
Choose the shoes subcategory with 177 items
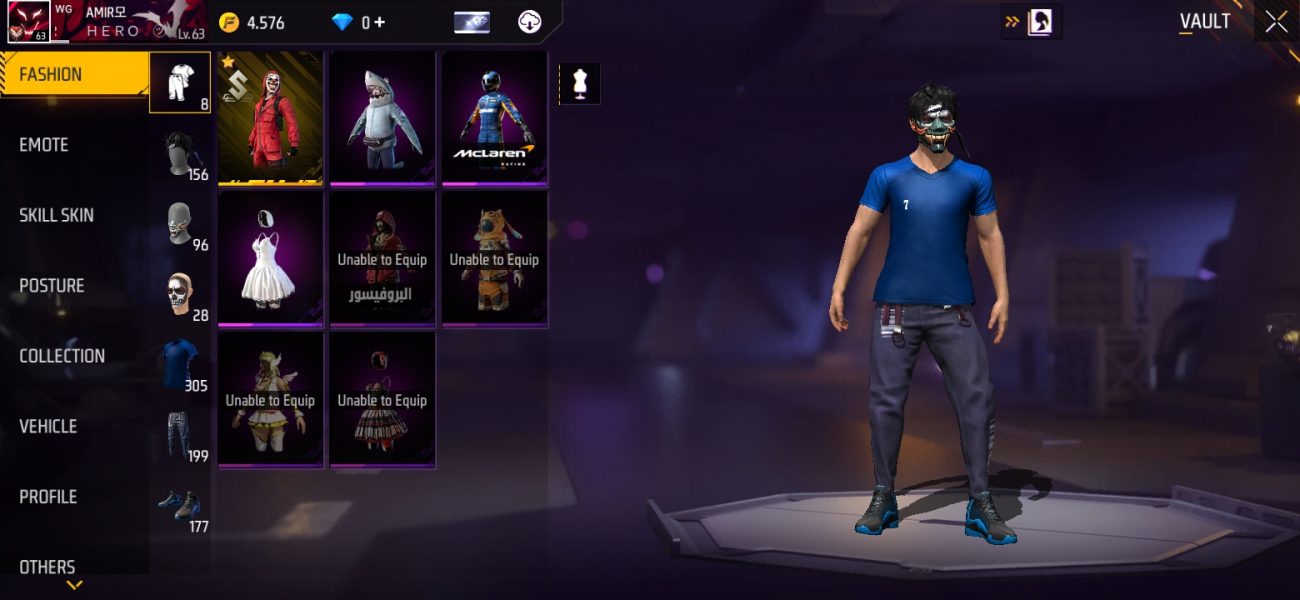coord(181,506)
